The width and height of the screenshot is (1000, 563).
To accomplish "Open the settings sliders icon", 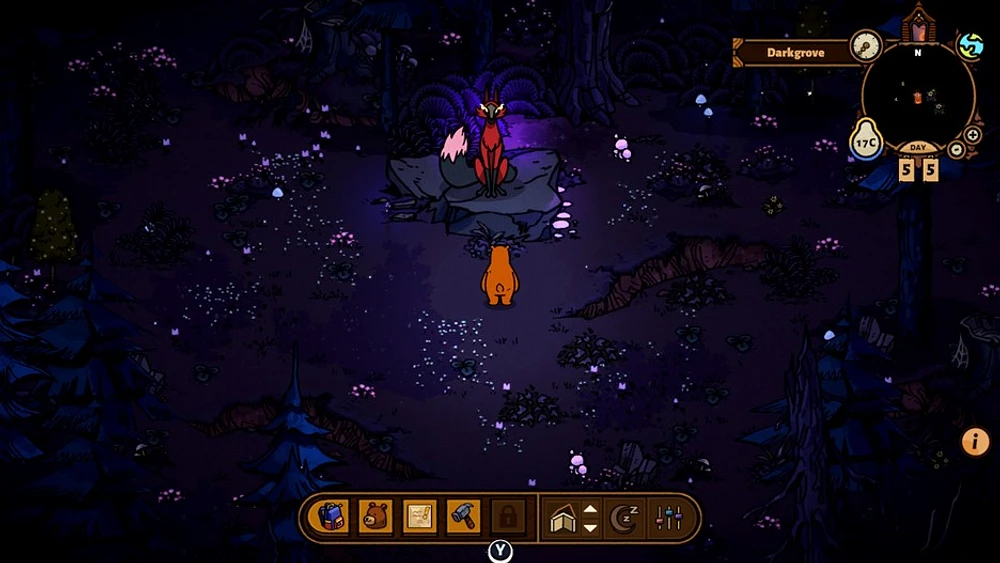I will [x=665, y=518].
